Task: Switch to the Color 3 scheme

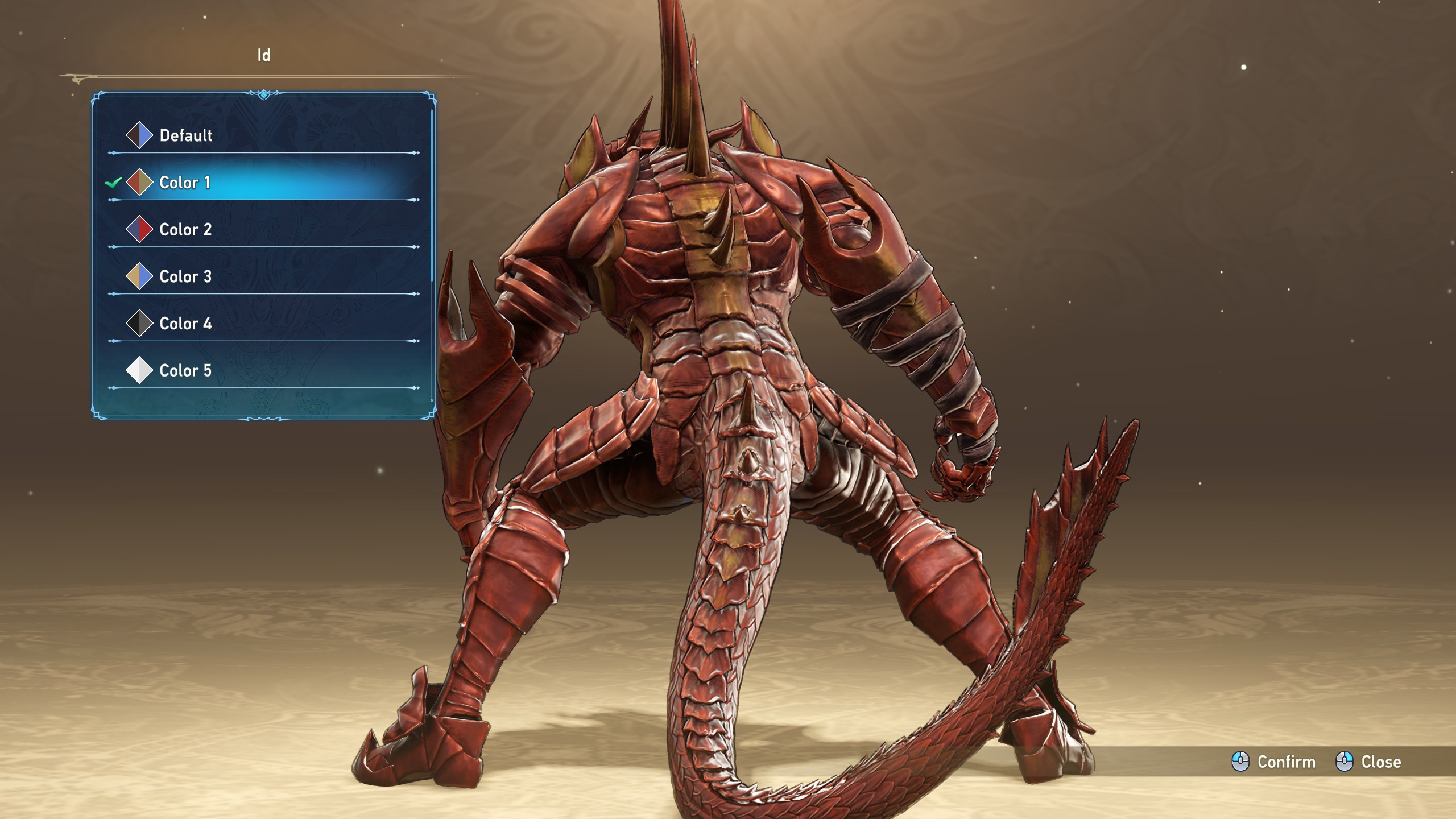Action: tap(185, 277)
